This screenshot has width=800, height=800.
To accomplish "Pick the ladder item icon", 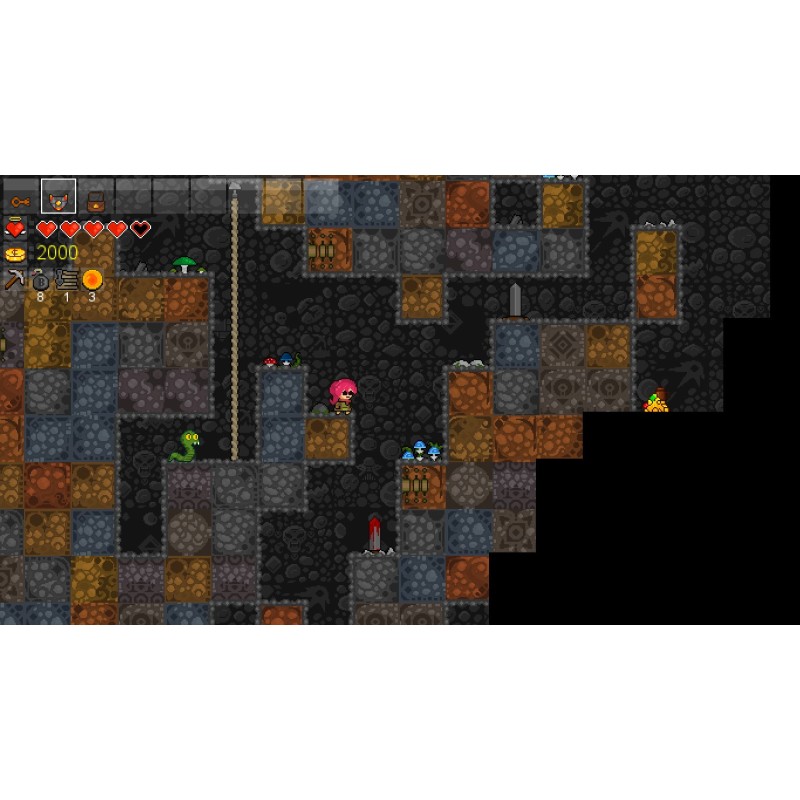I will [67, 279].
